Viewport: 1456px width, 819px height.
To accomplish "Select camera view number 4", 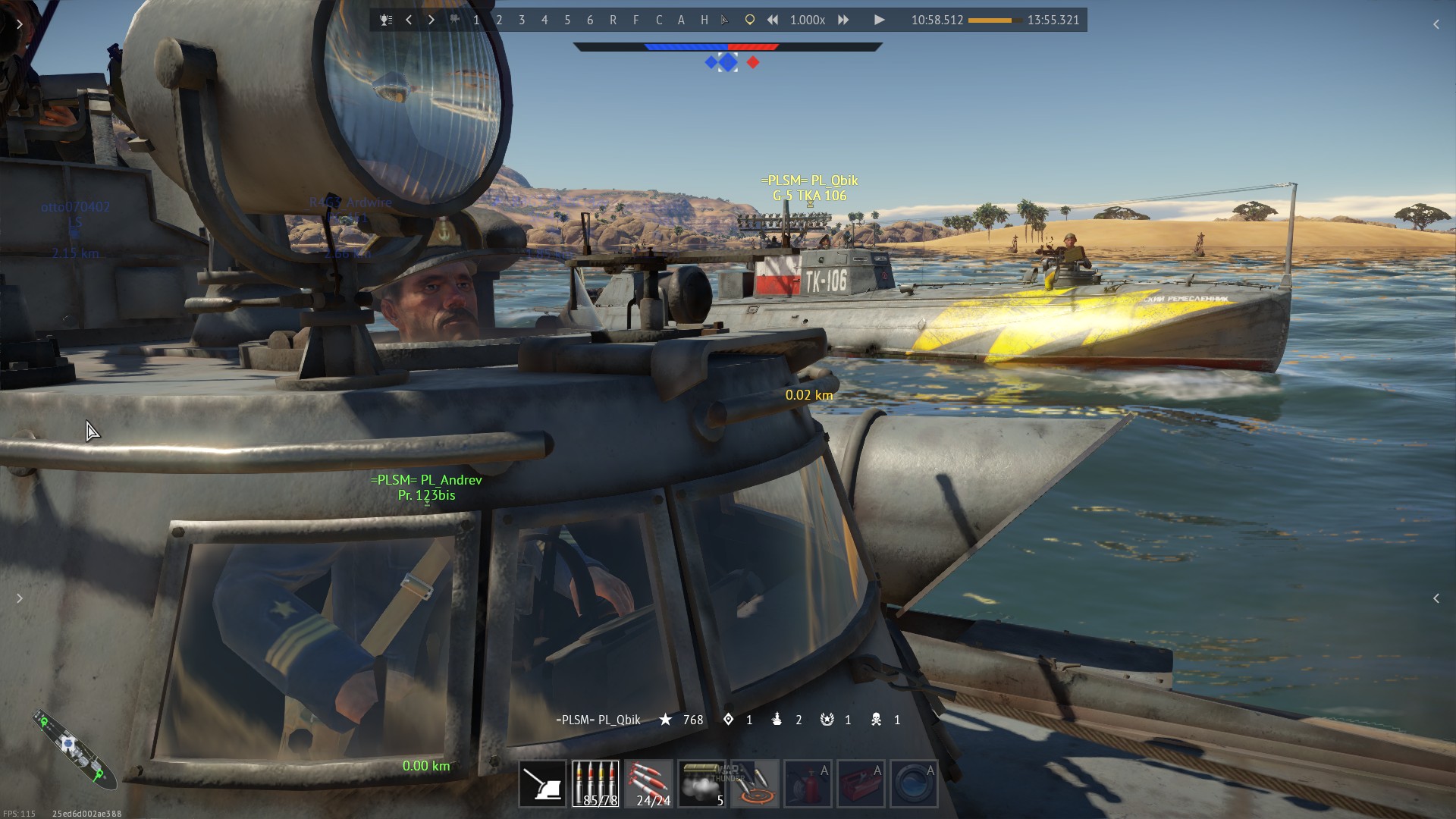I will pyautogui.click(x=544, y=20).
